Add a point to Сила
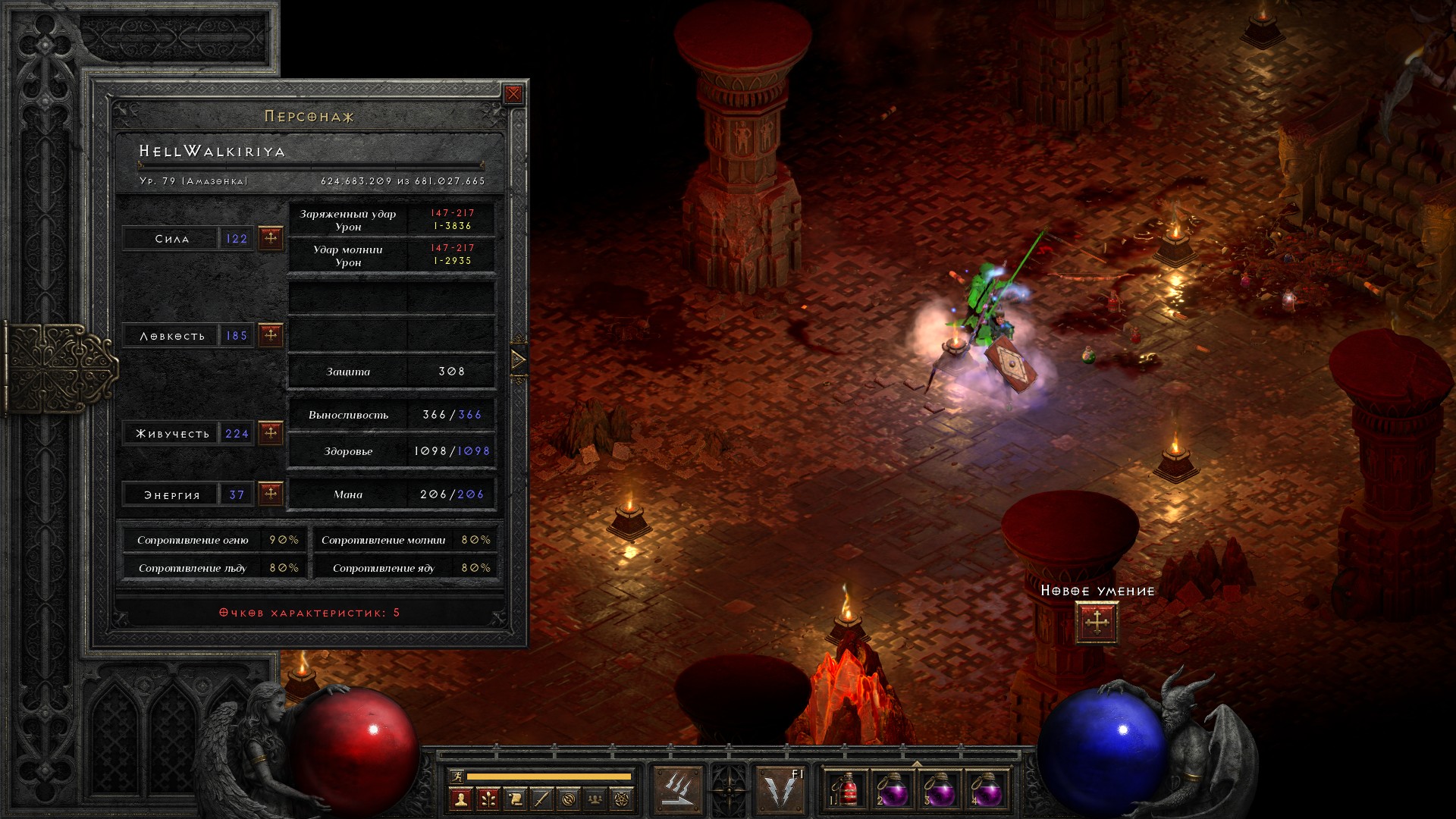This screenshot has width=1456, height=819. 271,238
